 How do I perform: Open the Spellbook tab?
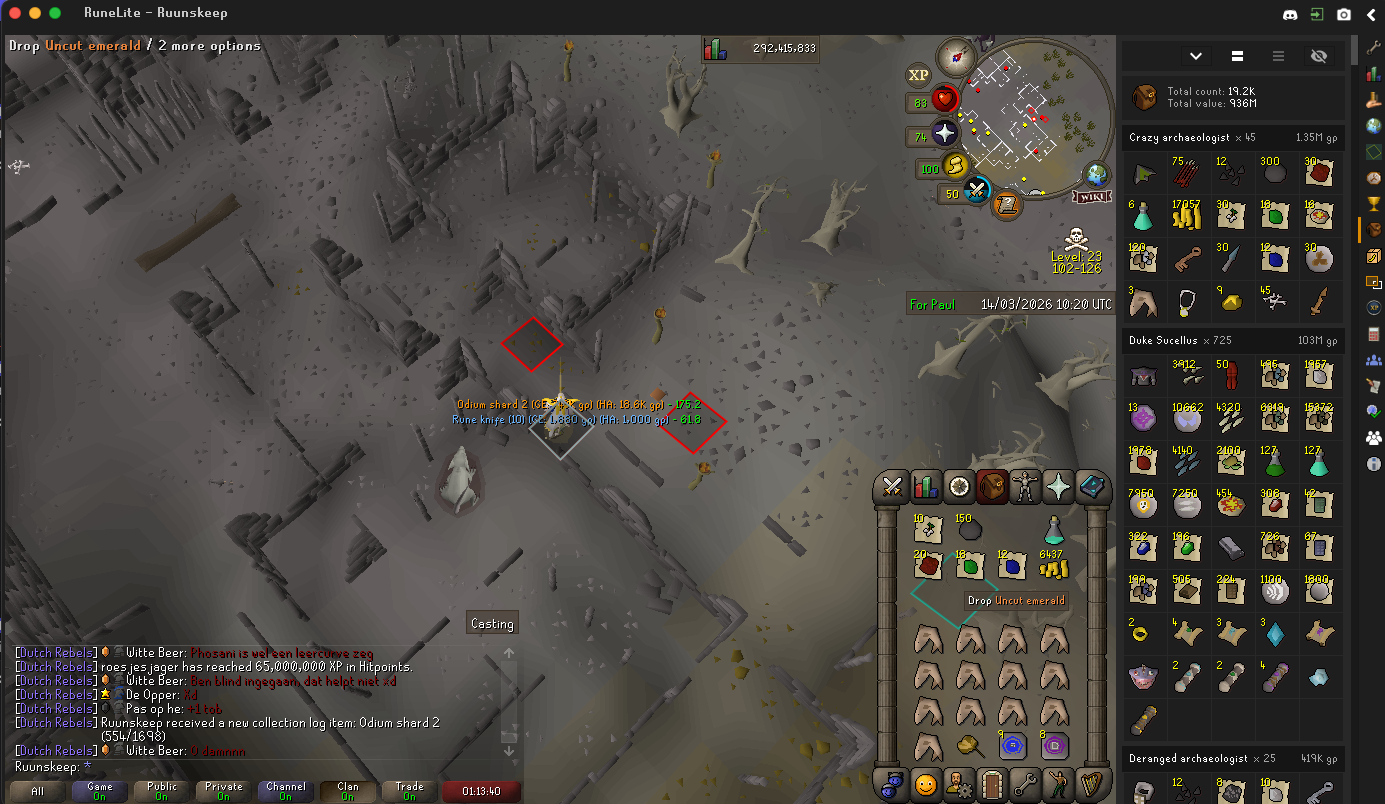(1092, 487)
